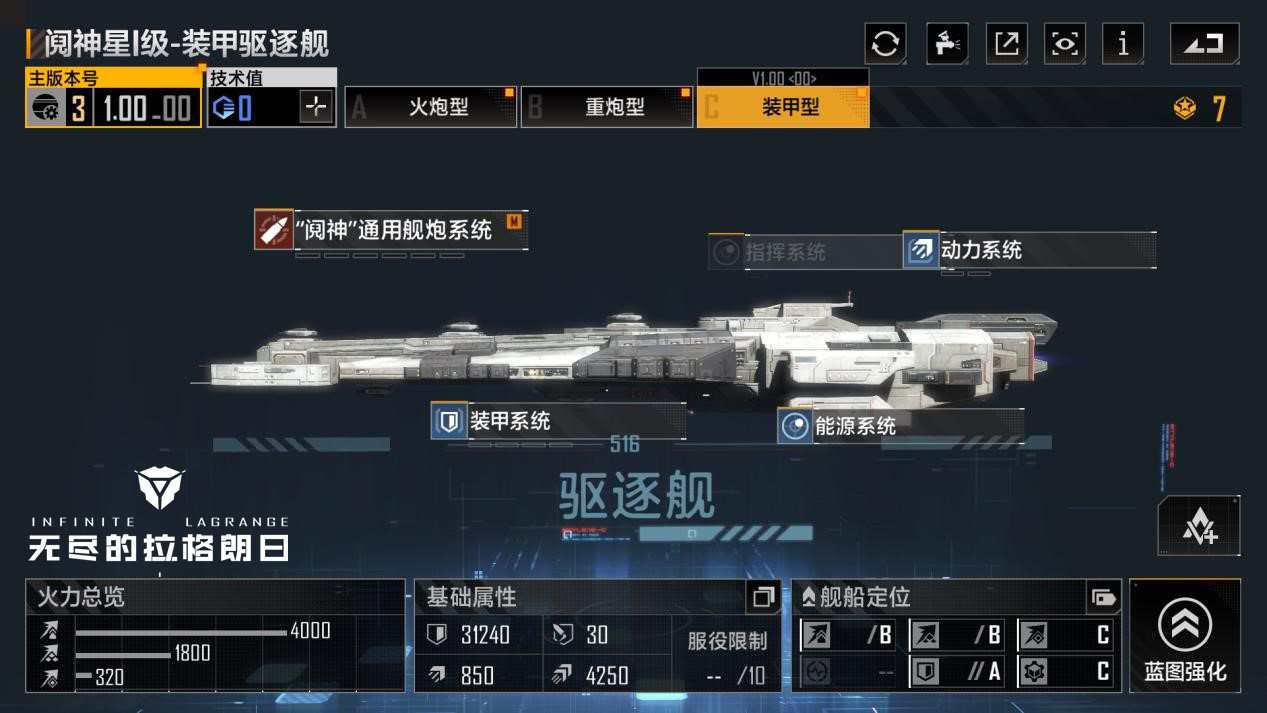The image size is (1267, 713).
Task: Click the tech tree plus icon button
Action: (x=1199, y=526)
